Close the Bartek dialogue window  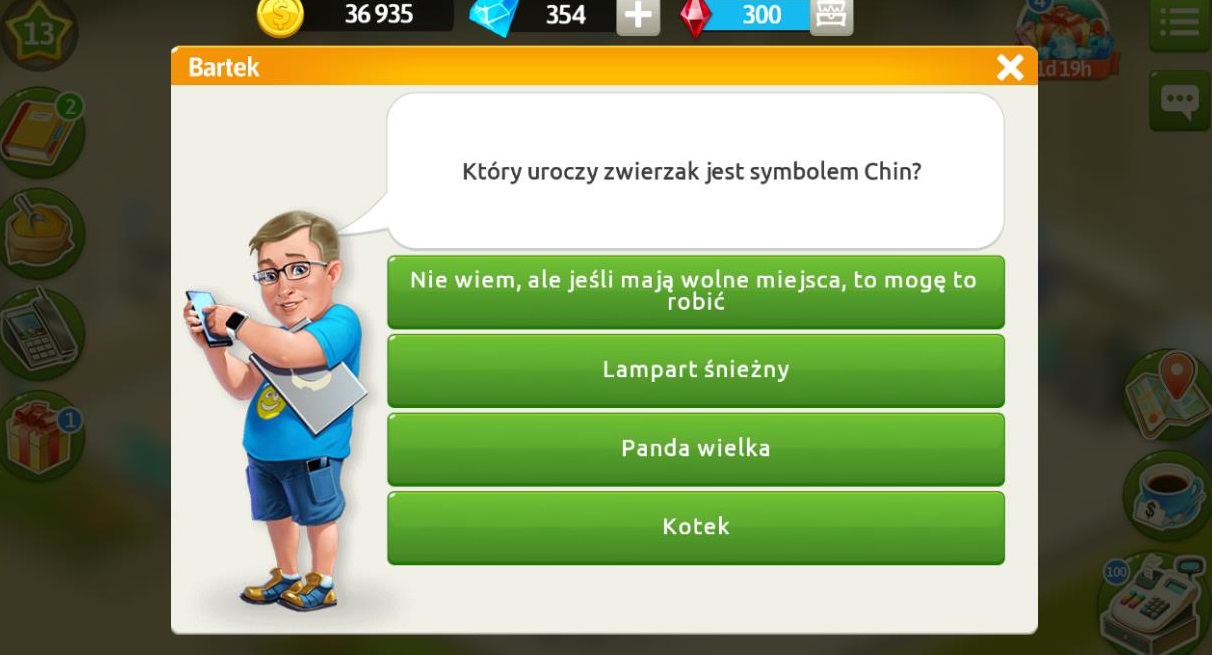pyautogui.click(x=1010, y=67)
